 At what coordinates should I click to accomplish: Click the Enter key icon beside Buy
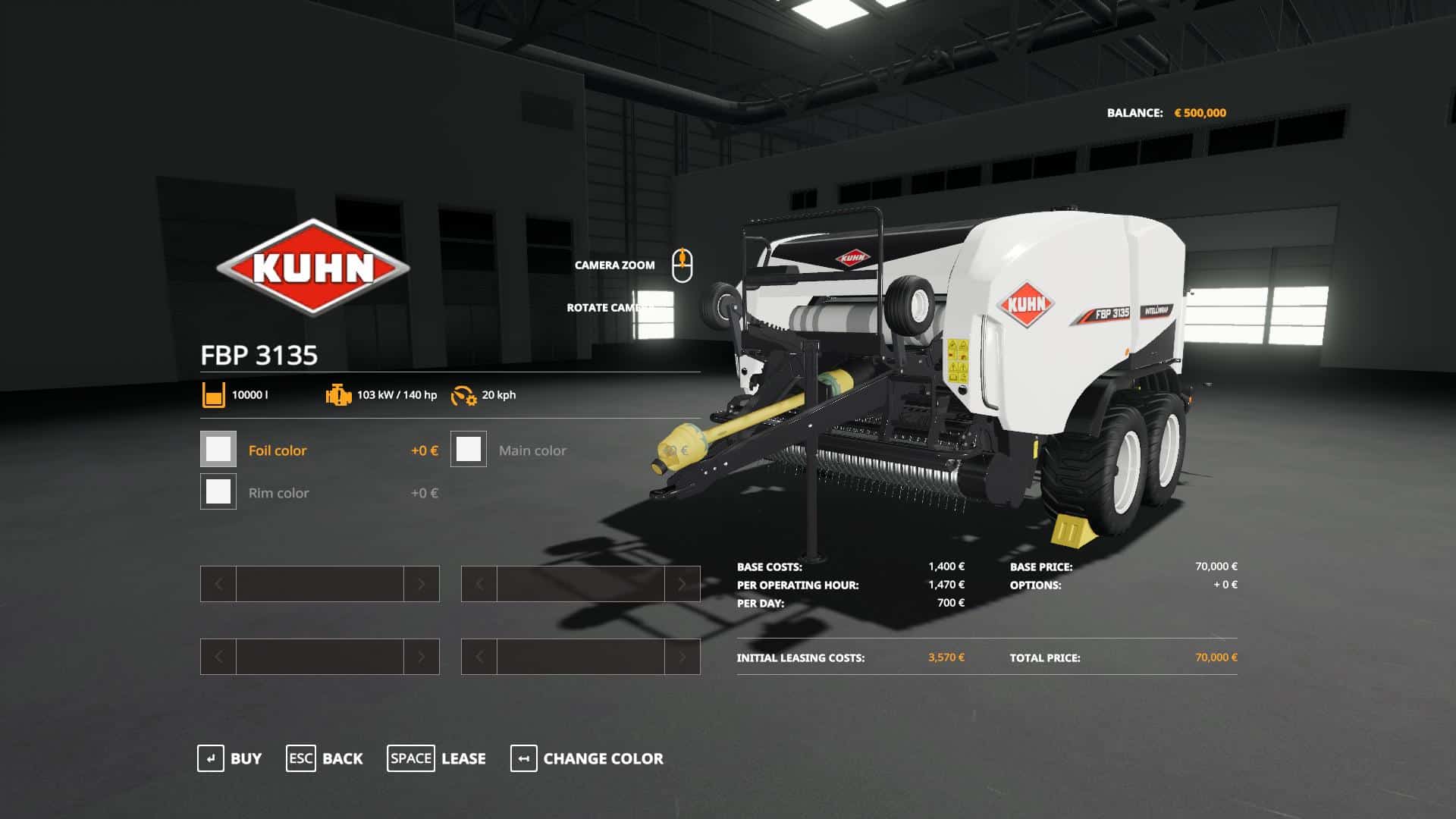[212, 758]
